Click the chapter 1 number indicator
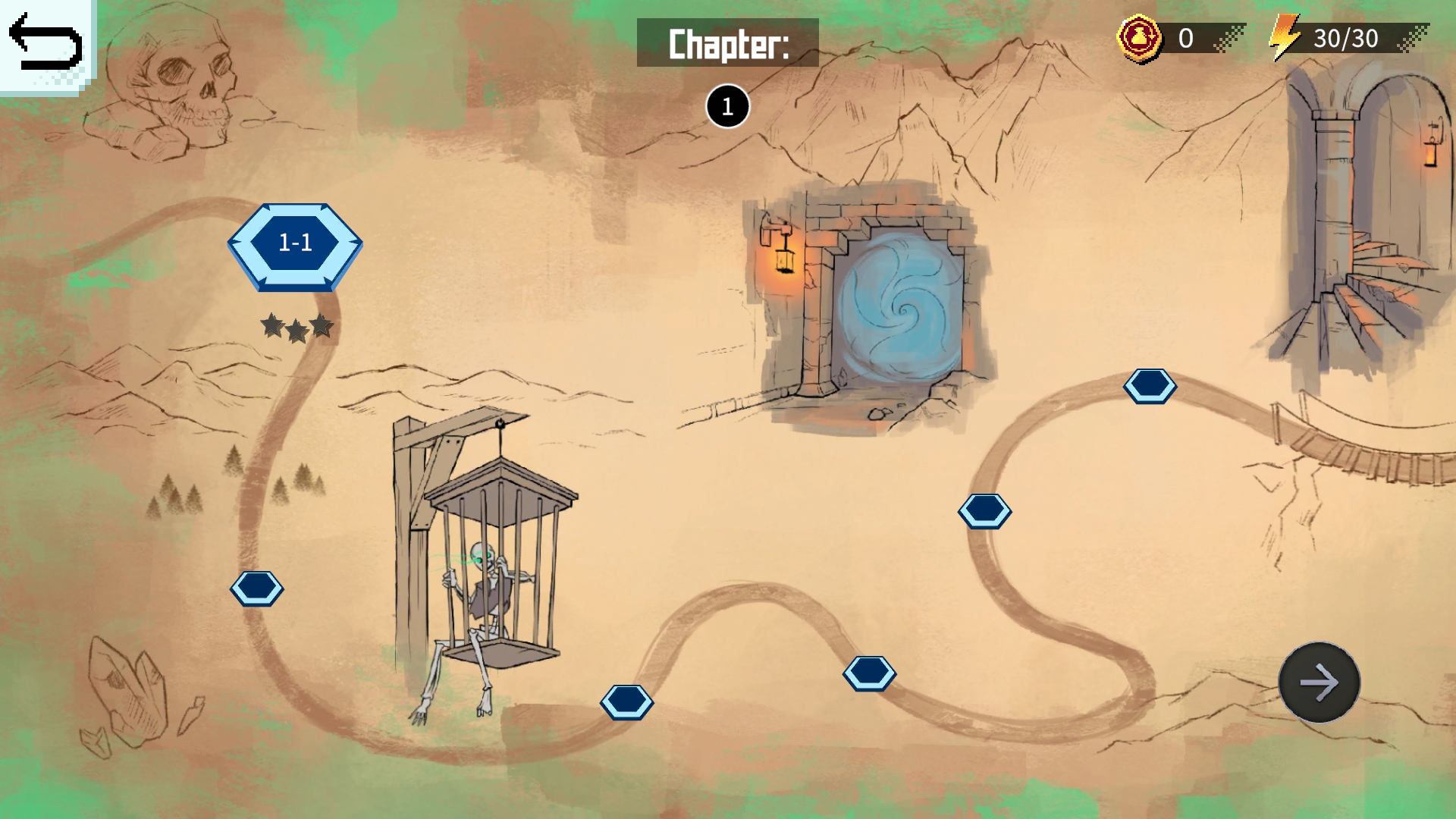The width and height of the screenshot is (1456, 819). point(727,106)
